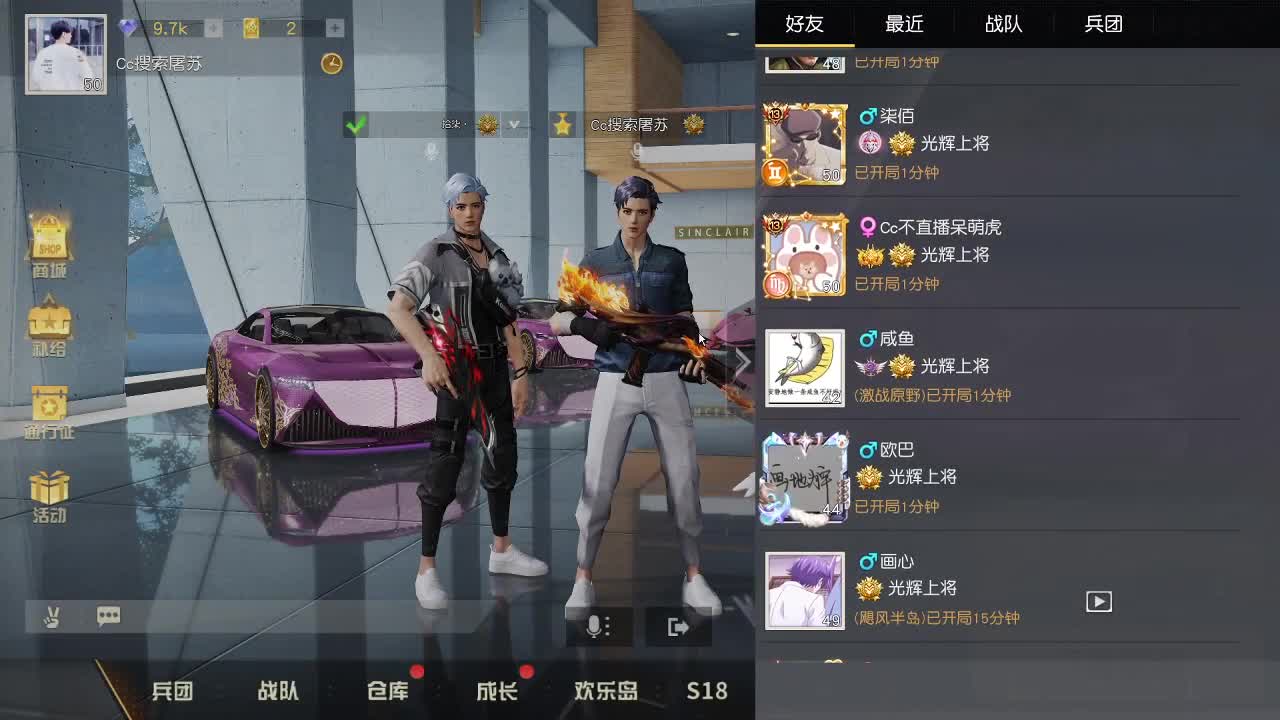
Task: Open your player avatar profile
Action: pos(64,53)
